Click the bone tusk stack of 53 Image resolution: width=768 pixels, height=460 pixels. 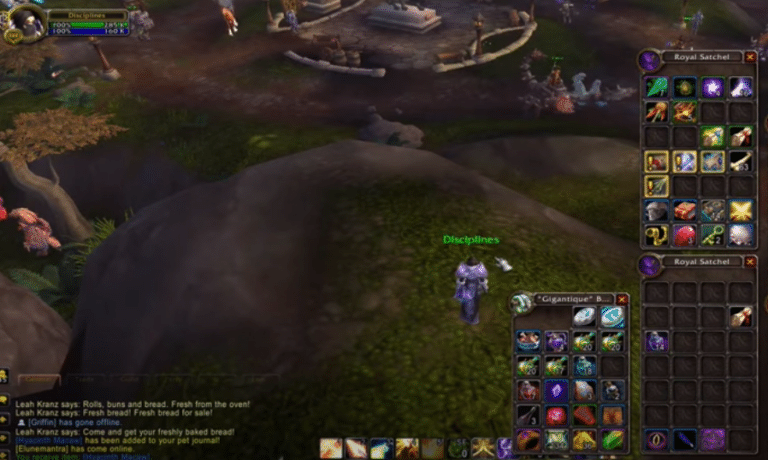(740, 161)
